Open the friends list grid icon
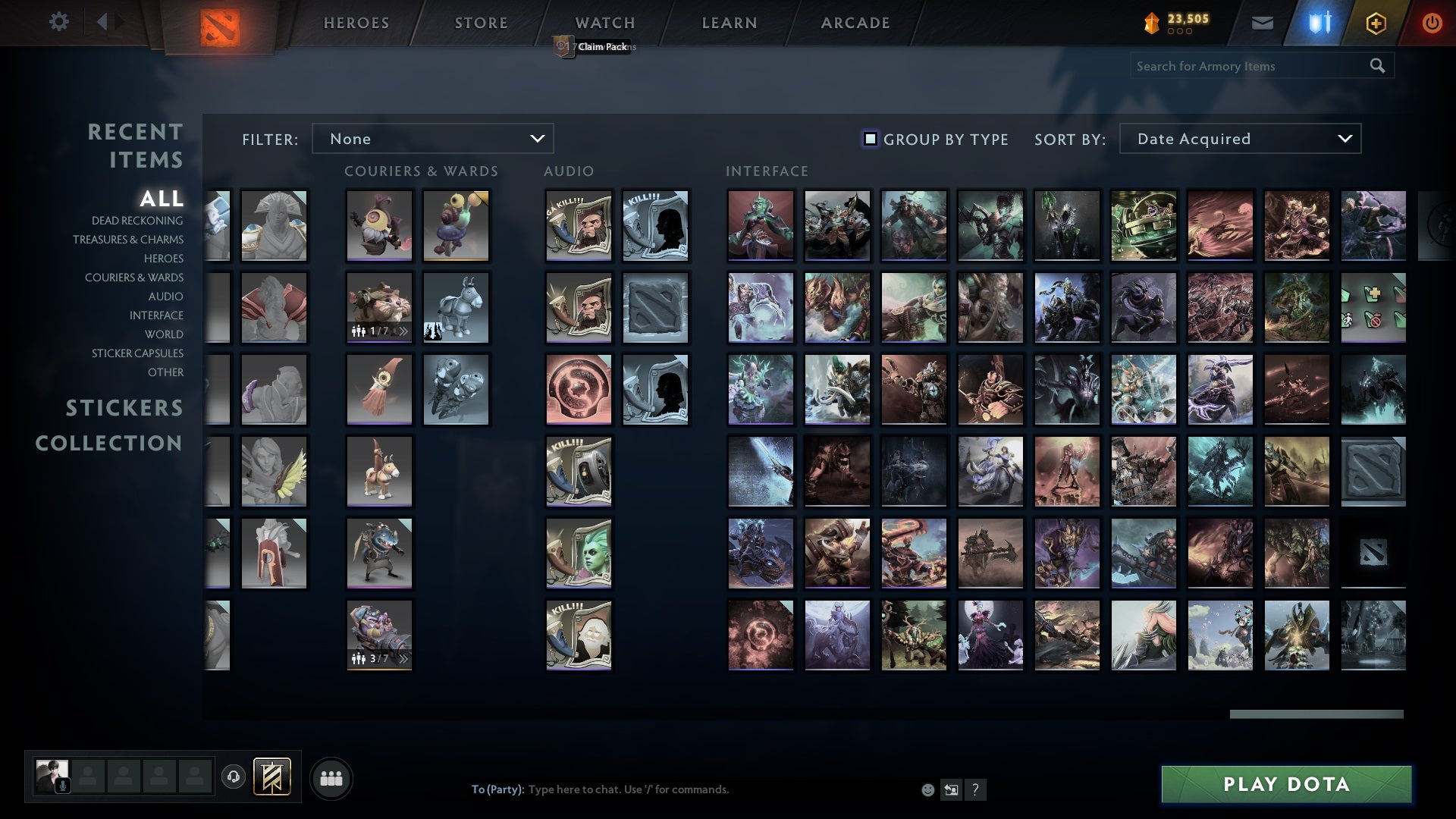Image resolution: width=1456 pixels, height=819 pixels. tap(331, 777)
